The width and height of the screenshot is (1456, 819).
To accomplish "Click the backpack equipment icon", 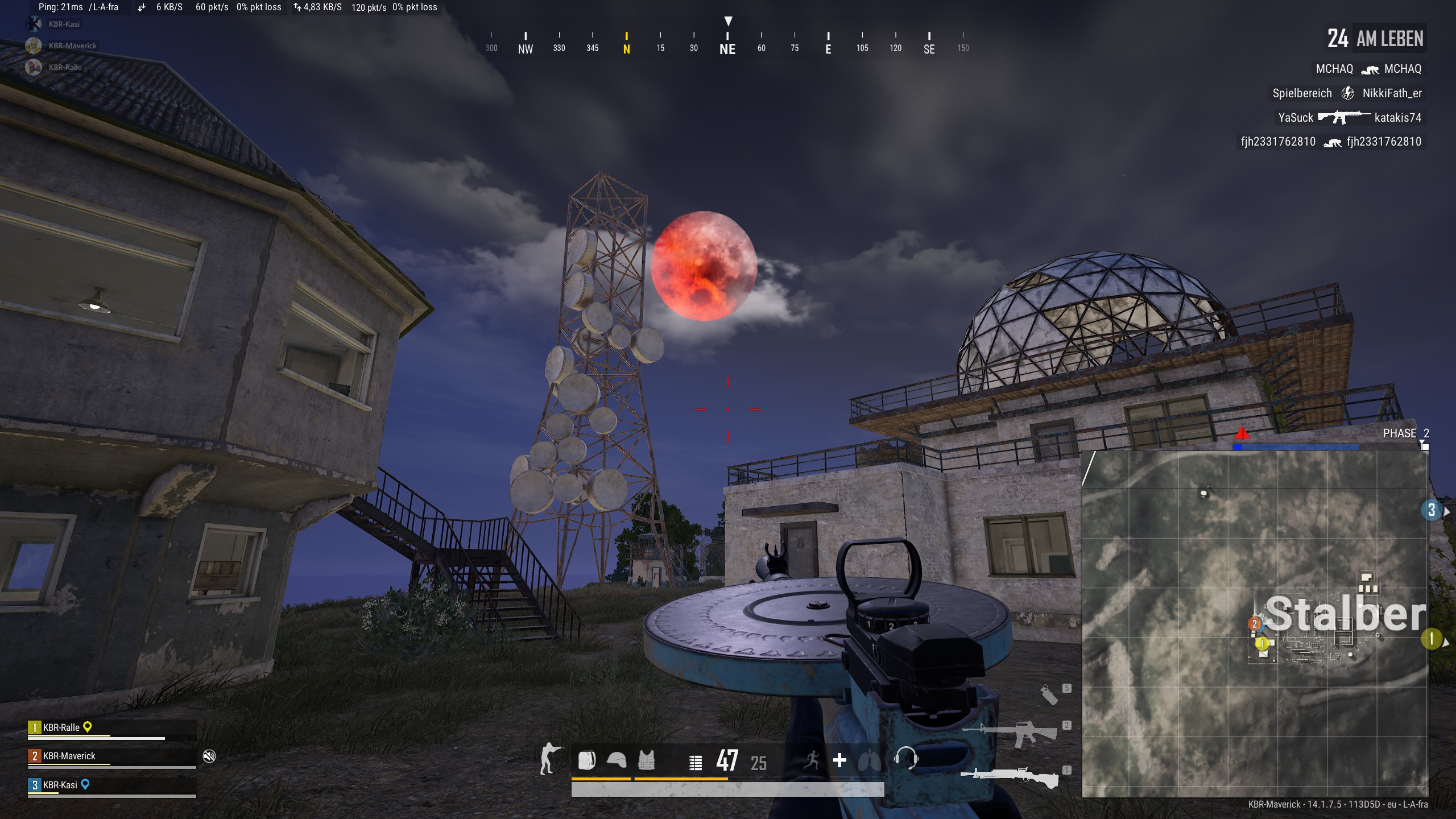I will pos(586,760).
